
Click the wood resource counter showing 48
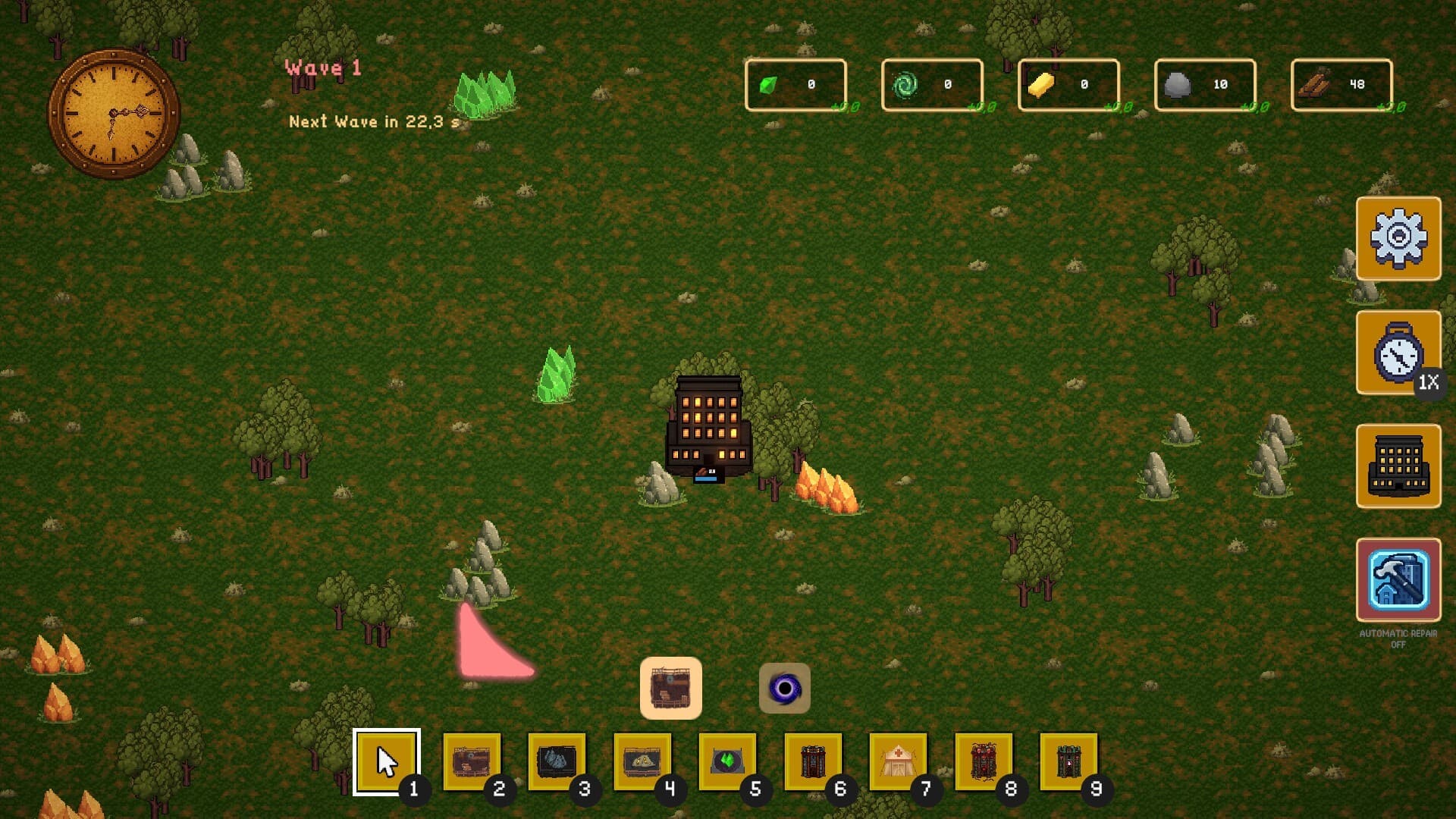[1341, 84]
